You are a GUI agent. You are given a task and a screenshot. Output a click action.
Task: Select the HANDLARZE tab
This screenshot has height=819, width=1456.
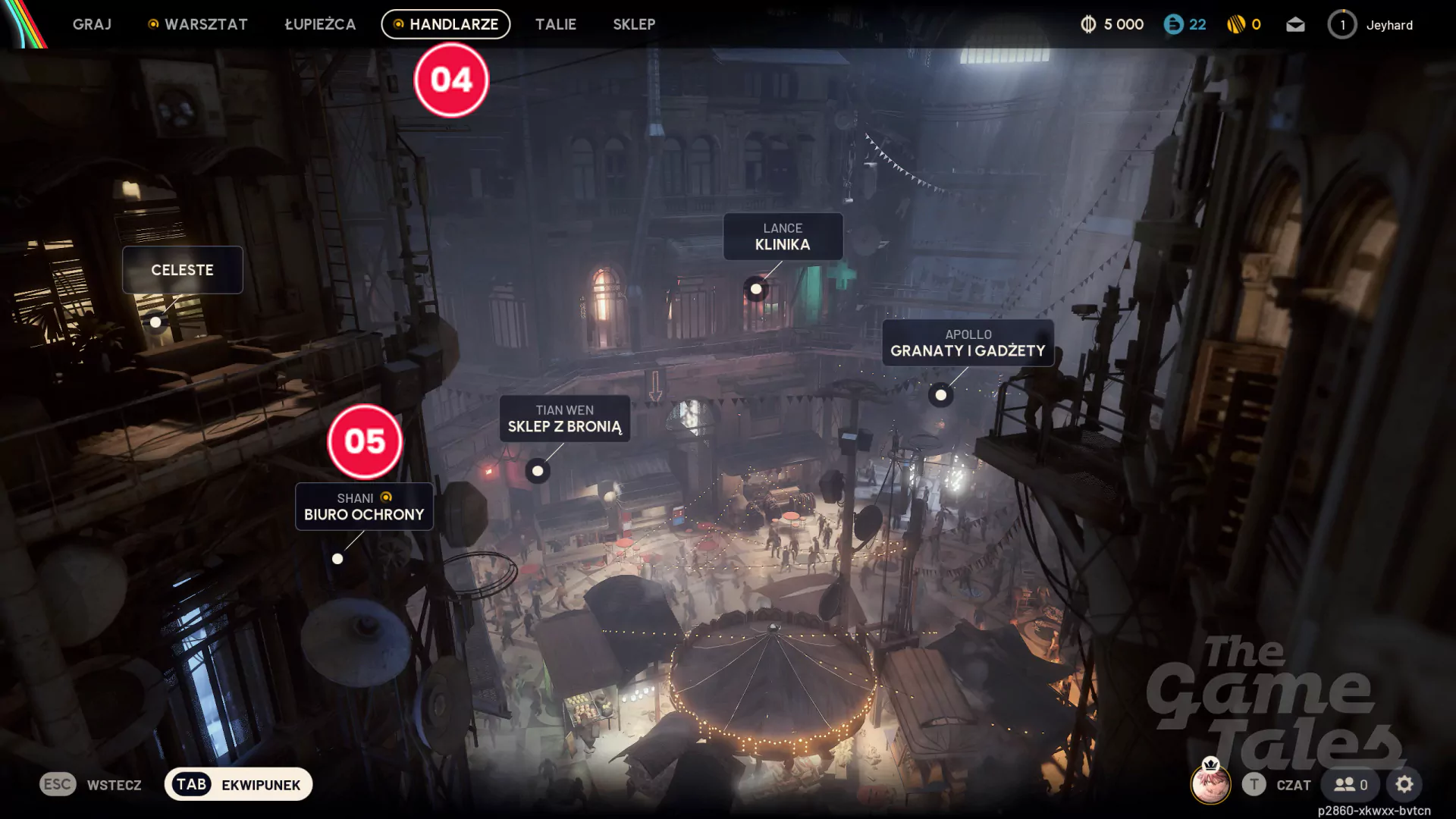click(x=446, y=24)
